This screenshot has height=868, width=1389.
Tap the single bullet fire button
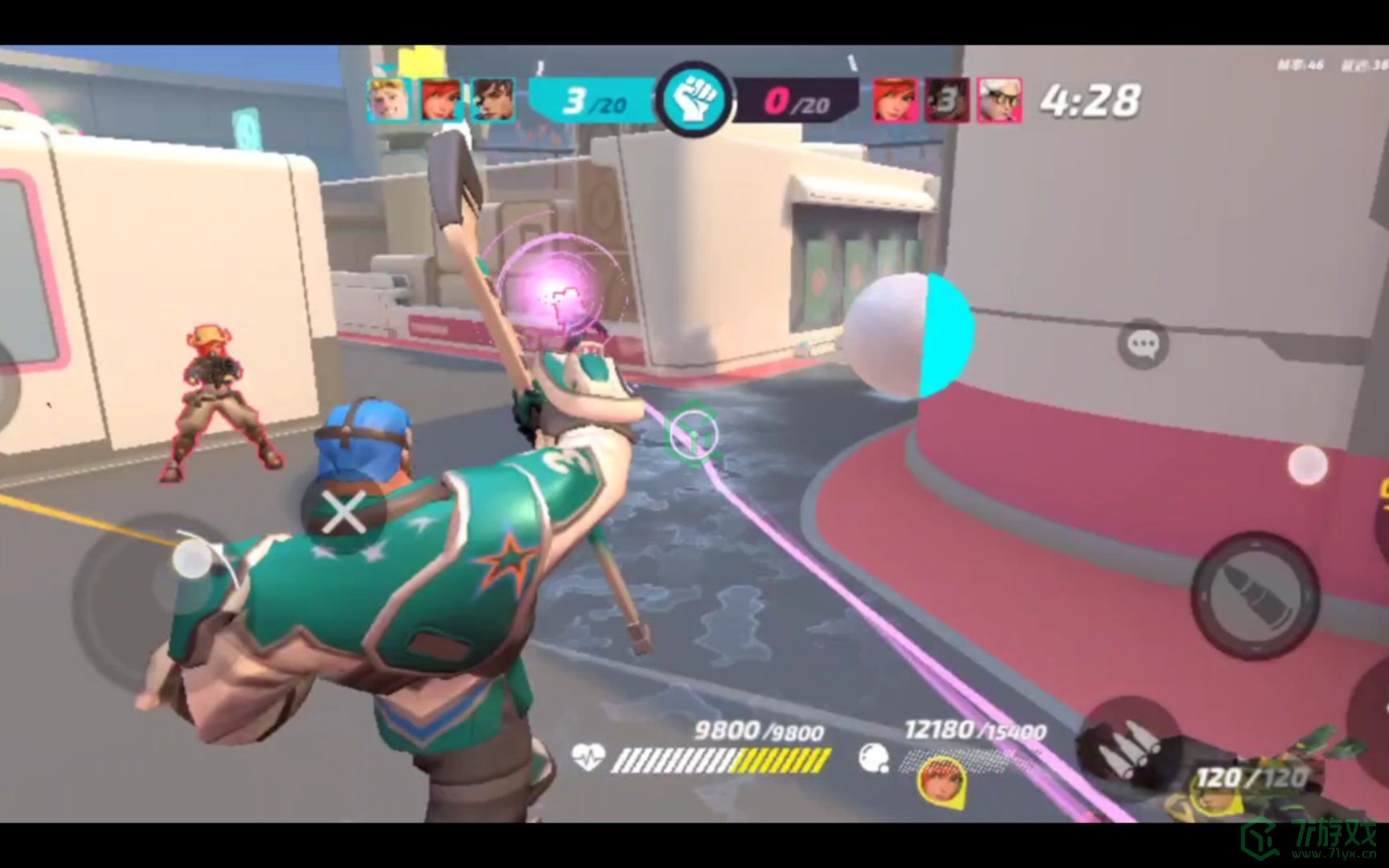(x=1254, y=596)
